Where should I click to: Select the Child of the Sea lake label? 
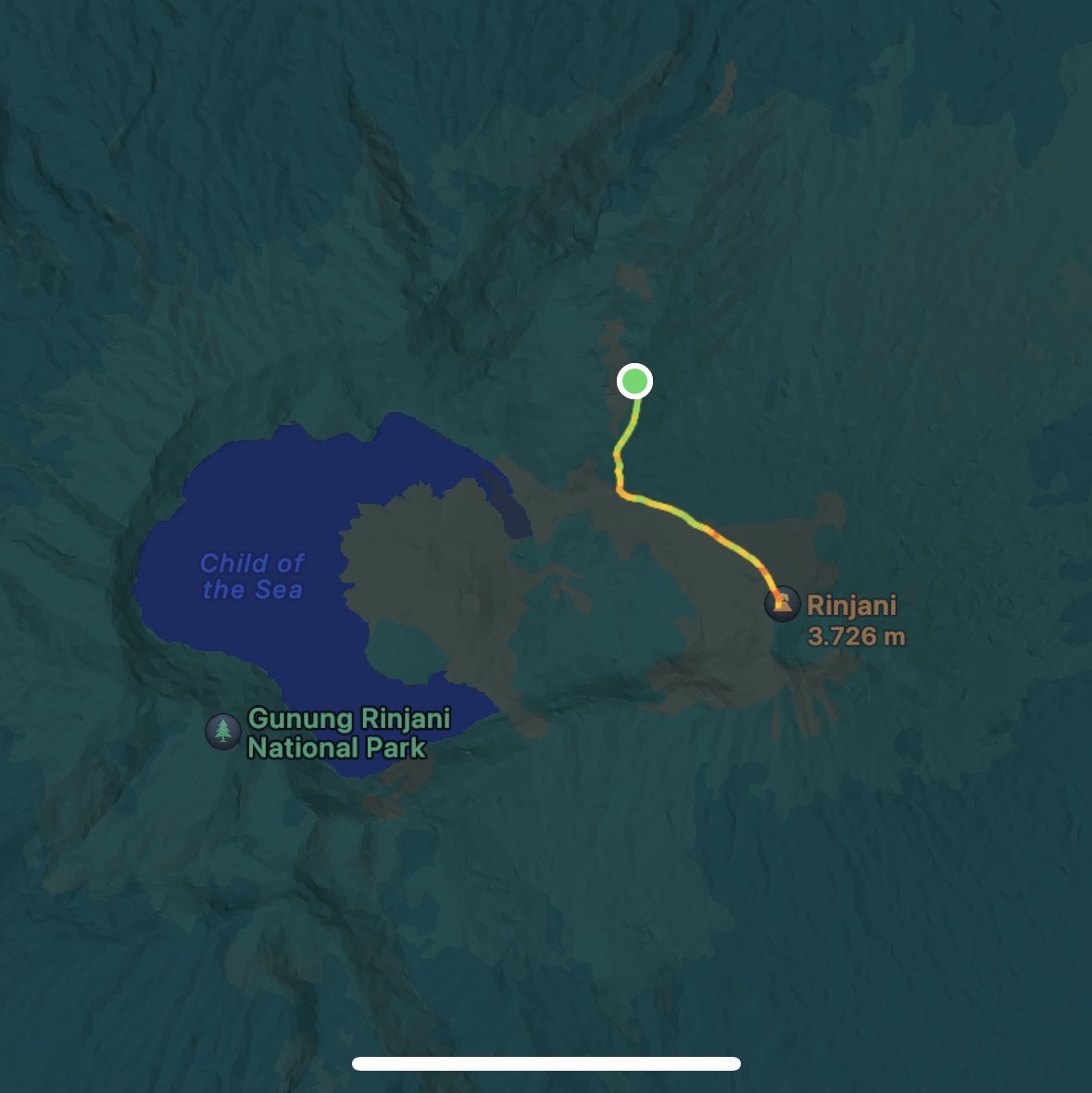click(x=252, y=576)
